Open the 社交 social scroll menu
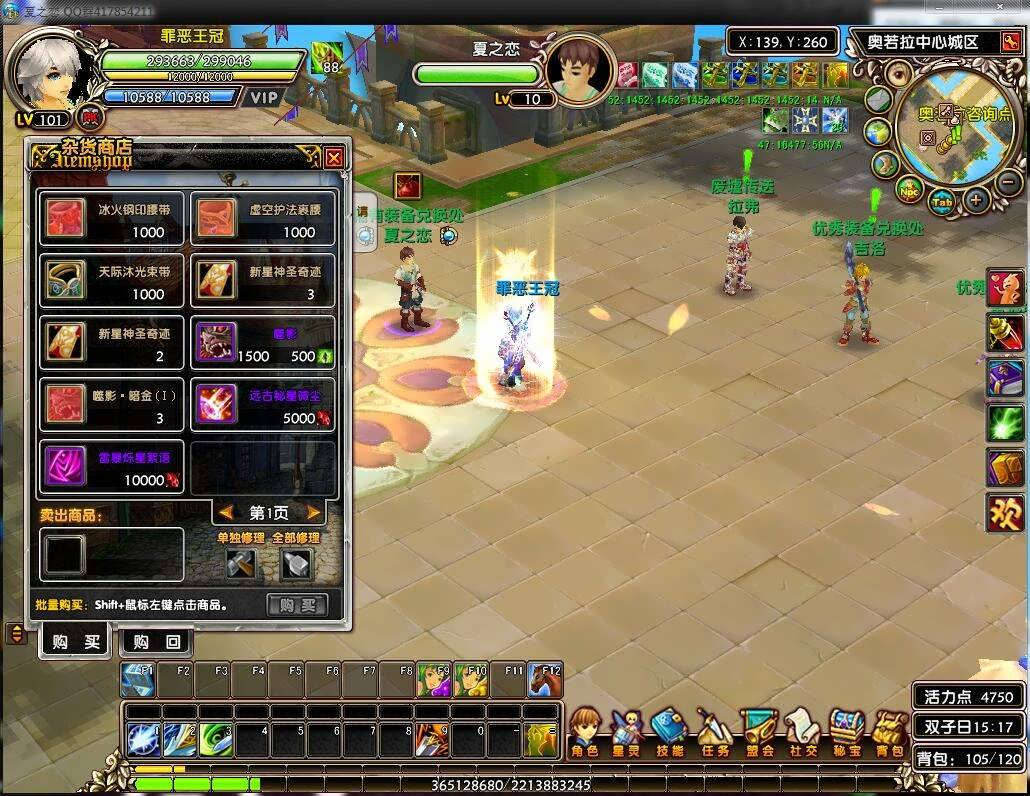 pos(802,734)
